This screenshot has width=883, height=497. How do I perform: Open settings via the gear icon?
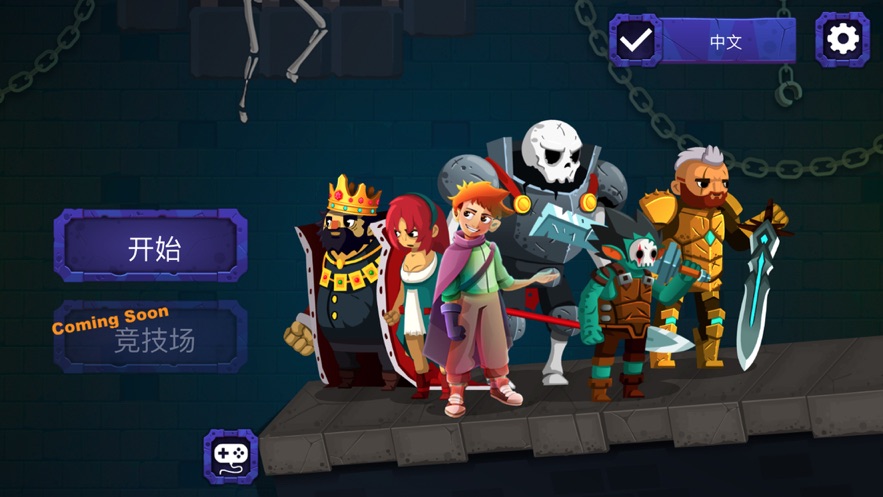pyautogui.click(x=842, y=39)
